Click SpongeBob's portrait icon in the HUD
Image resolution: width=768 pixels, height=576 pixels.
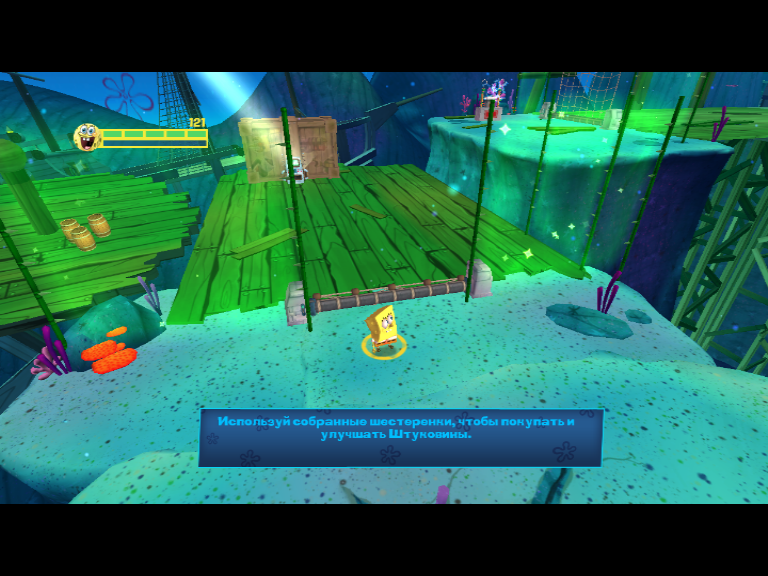[x=87, y=137]
